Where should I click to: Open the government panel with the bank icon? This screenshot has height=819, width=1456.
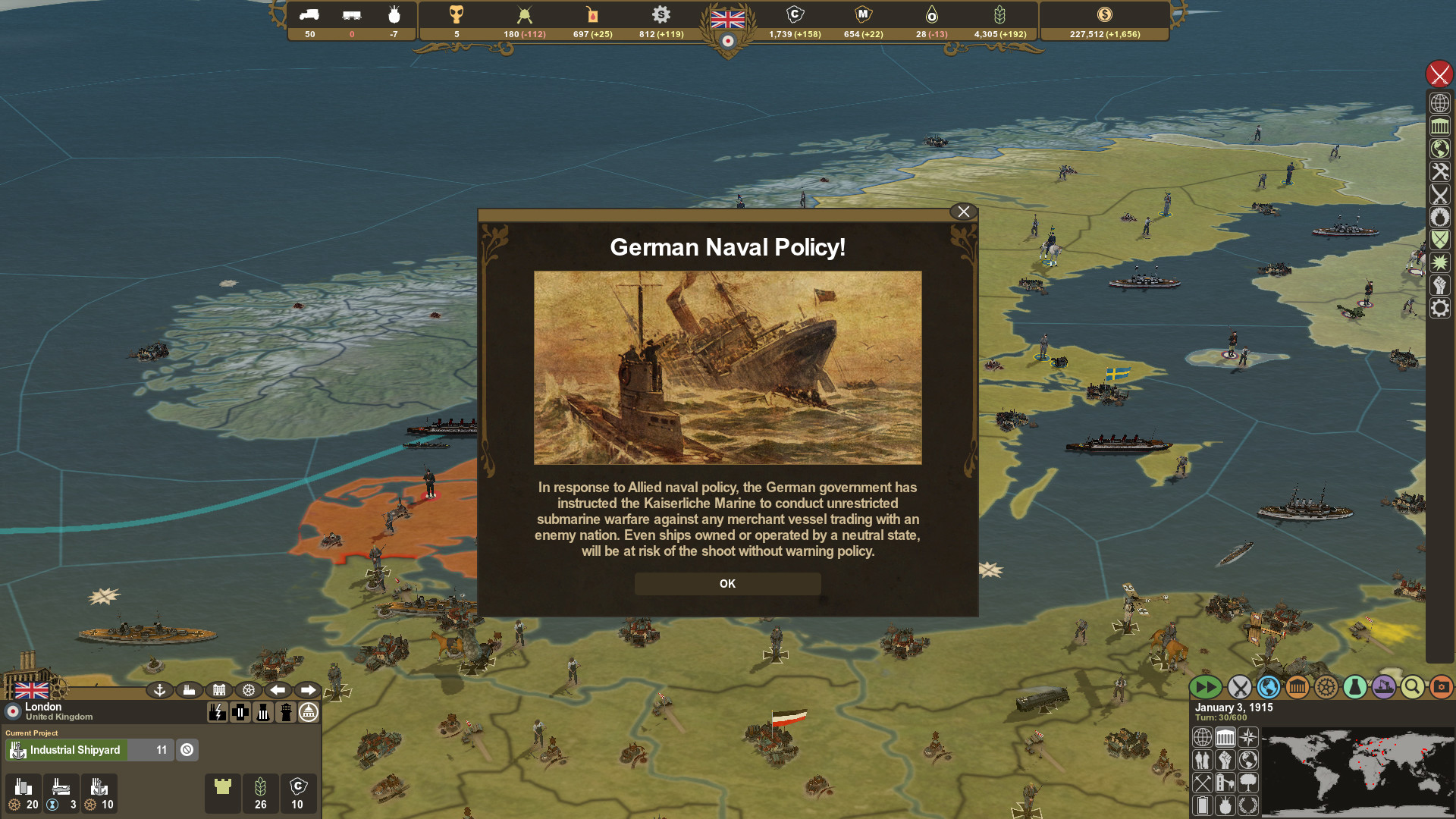click(1298, 688)
